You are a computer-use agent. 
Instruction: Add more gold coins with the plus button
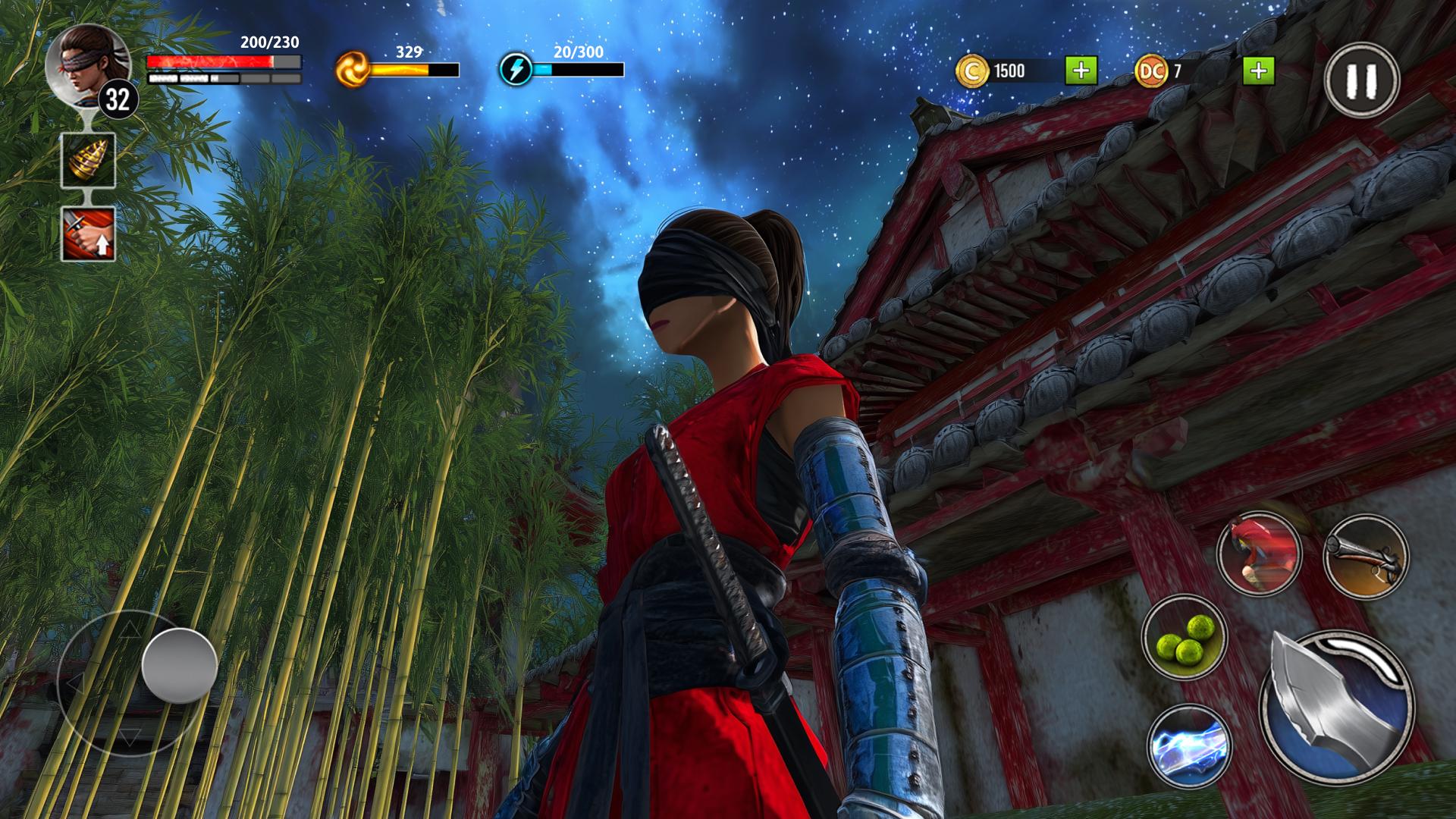[1081, 71]
